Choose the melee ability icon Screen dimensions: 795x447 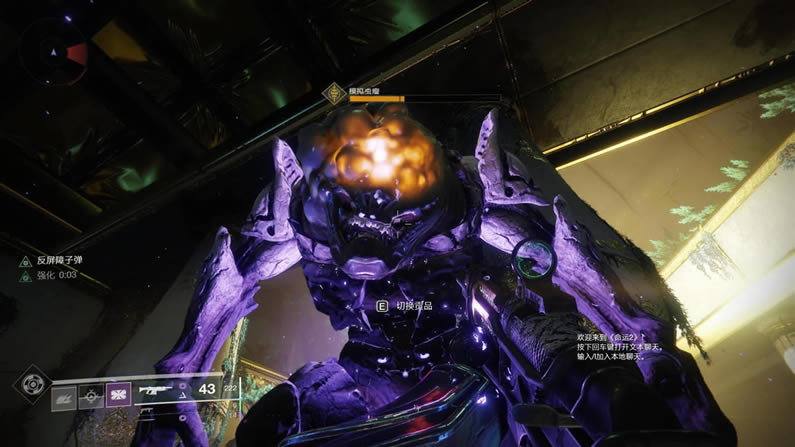(90, 395)
